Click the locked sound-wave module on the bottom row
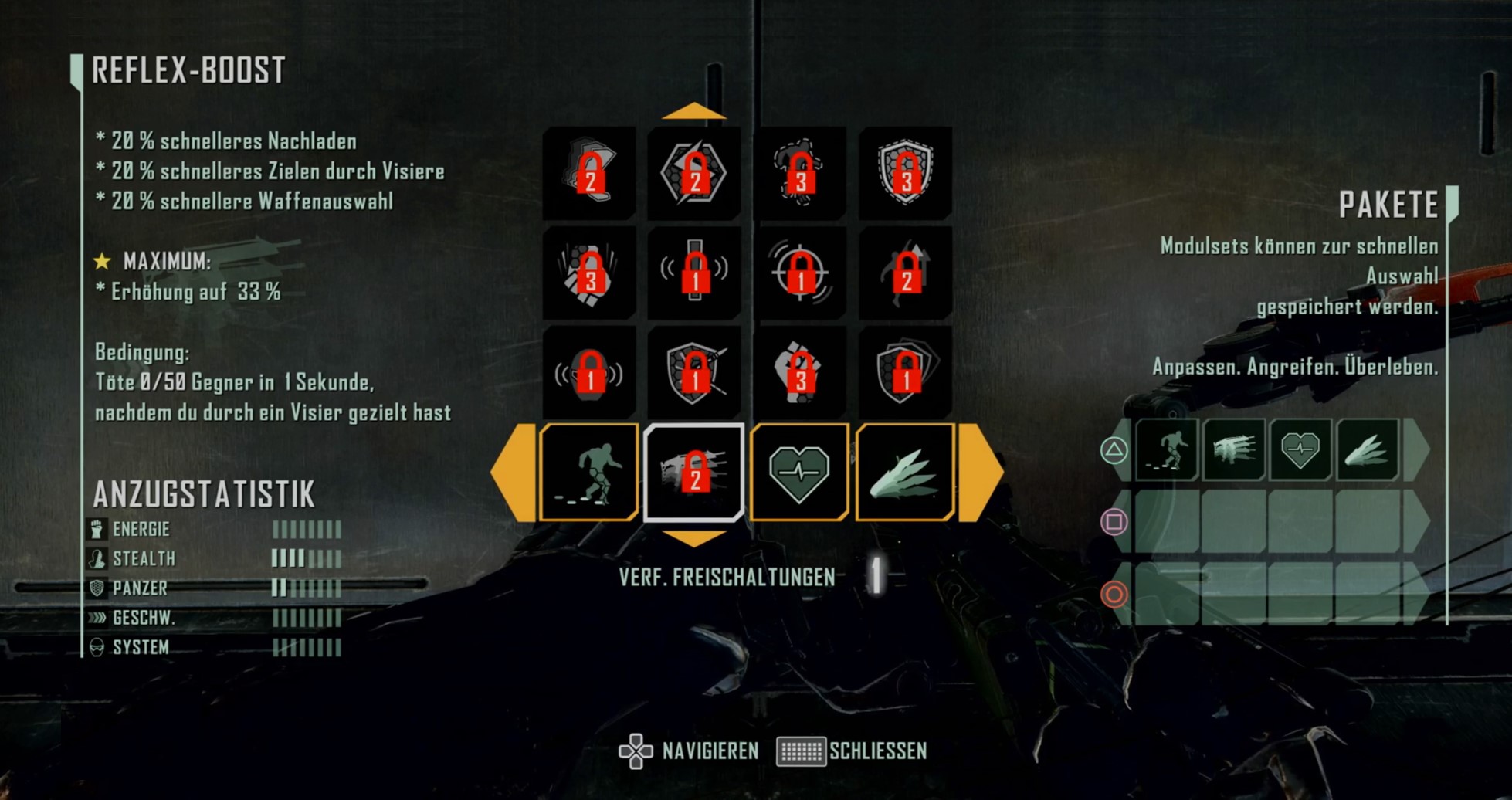The height and width of the screenshot is (800, 1512). coord(588,374)
